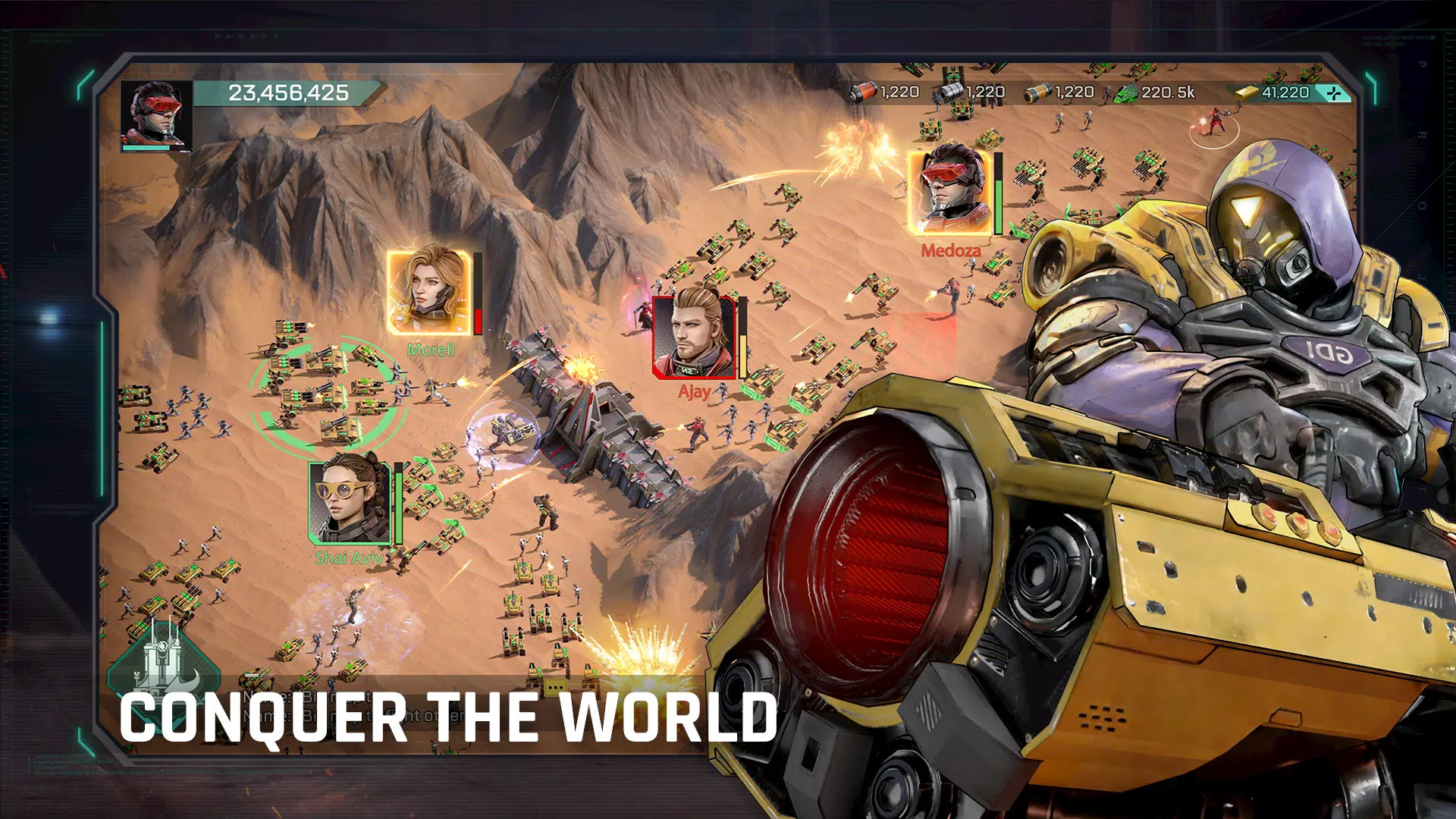Pick commander Shai Aviv's portrait
The height and width of the screenshot is (819, 1456).
tap(350, 502)
